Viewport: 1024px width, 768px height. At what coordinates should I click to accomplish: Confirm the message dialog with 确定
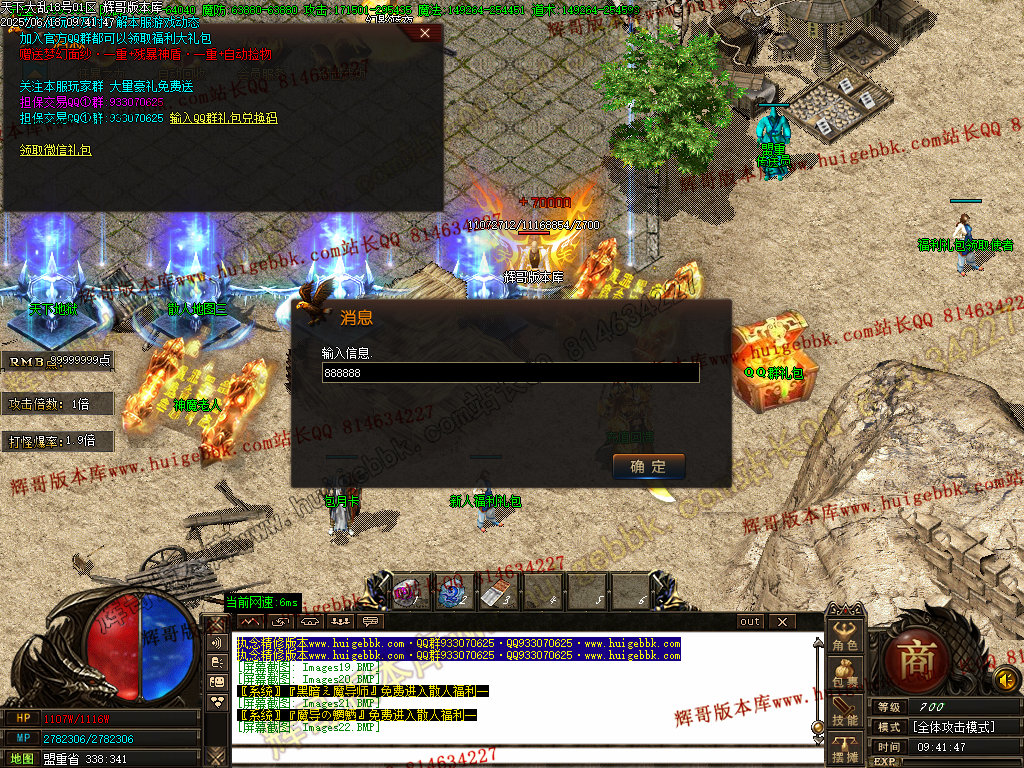point(648,466)
